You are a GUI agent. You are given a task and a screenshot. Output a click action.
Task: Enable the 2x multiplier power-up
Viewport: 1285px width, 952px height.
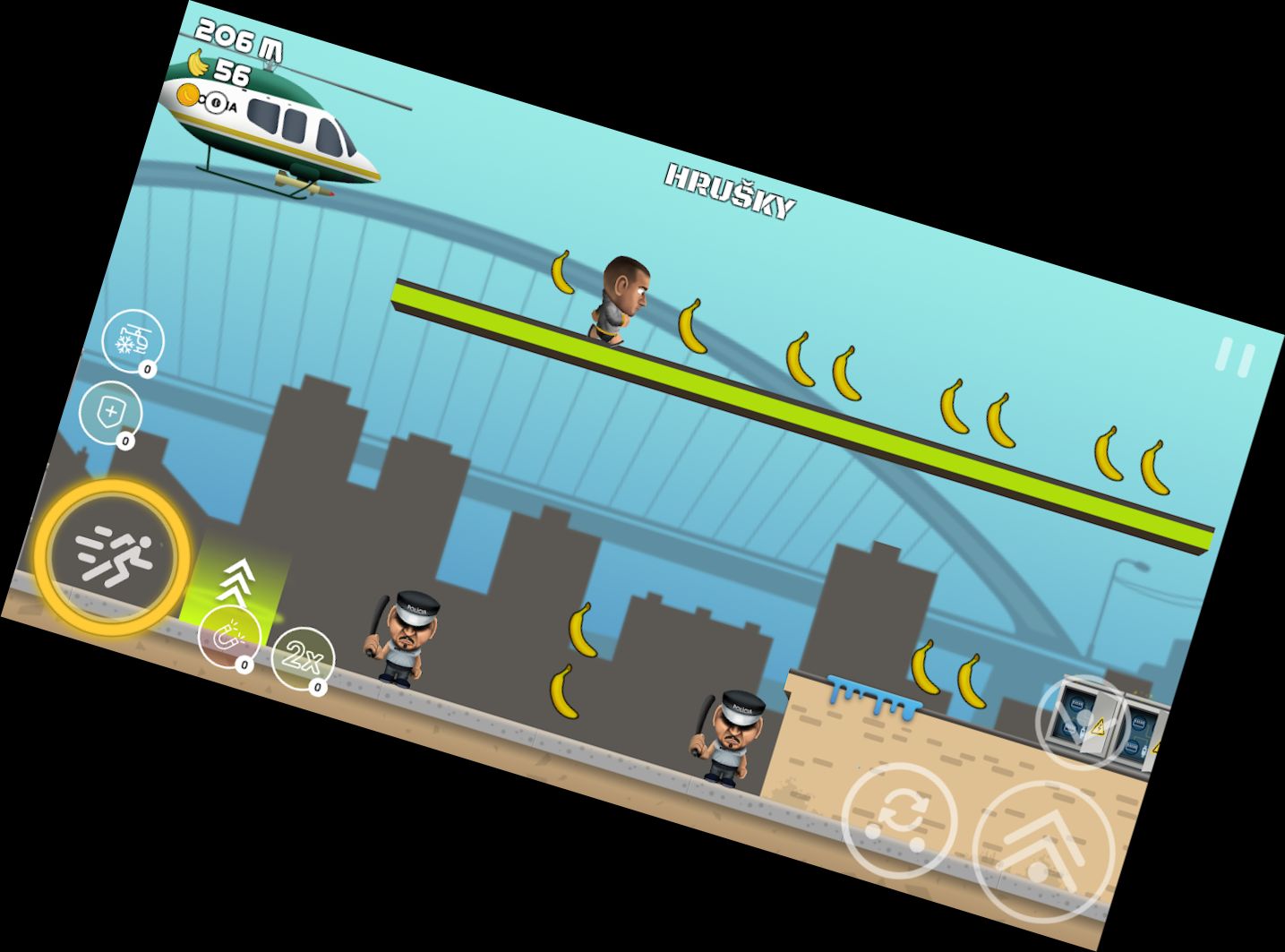point(301,660)
